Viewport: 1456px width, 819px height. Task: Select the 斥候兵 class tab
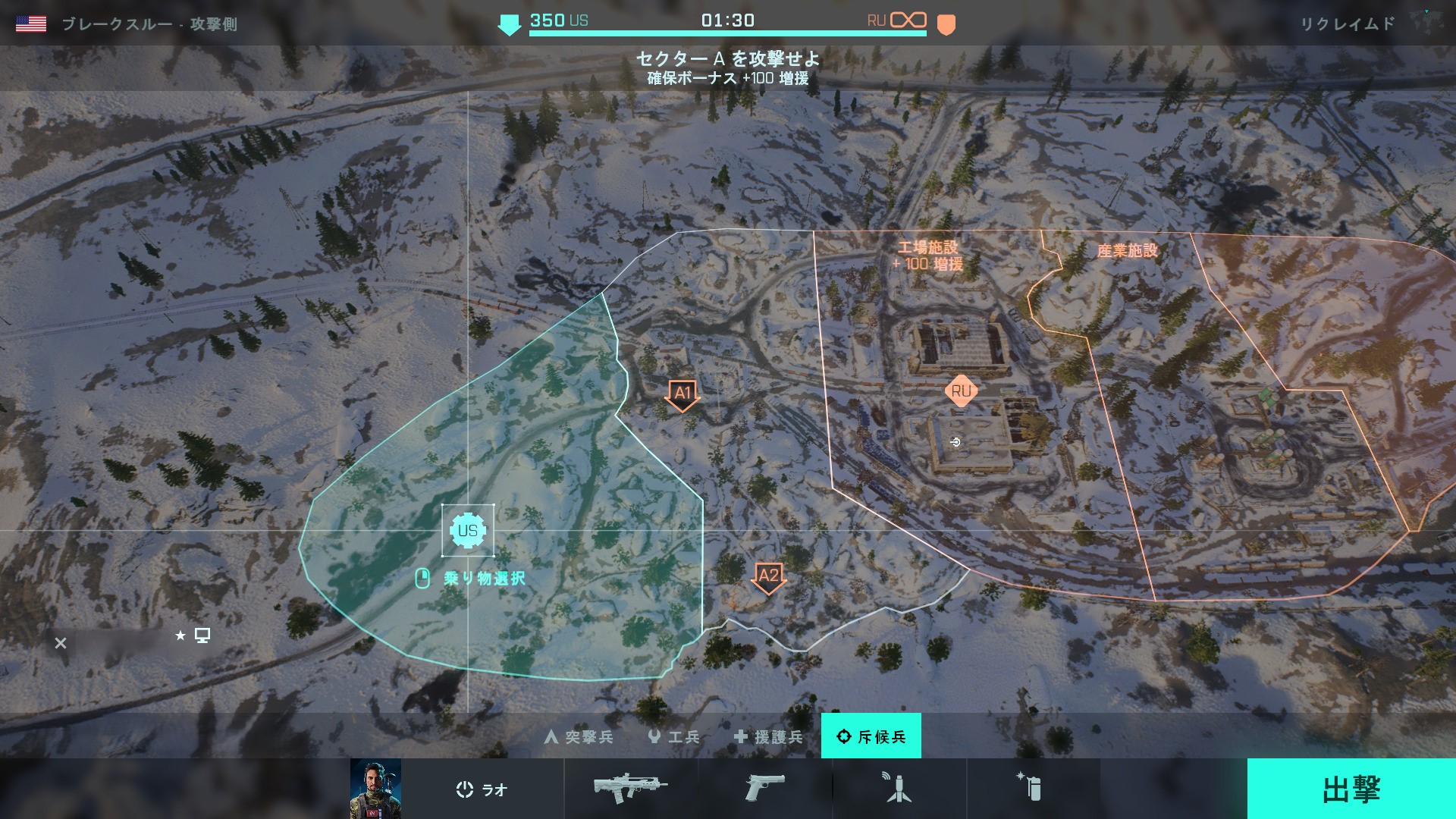pos(871,736)
